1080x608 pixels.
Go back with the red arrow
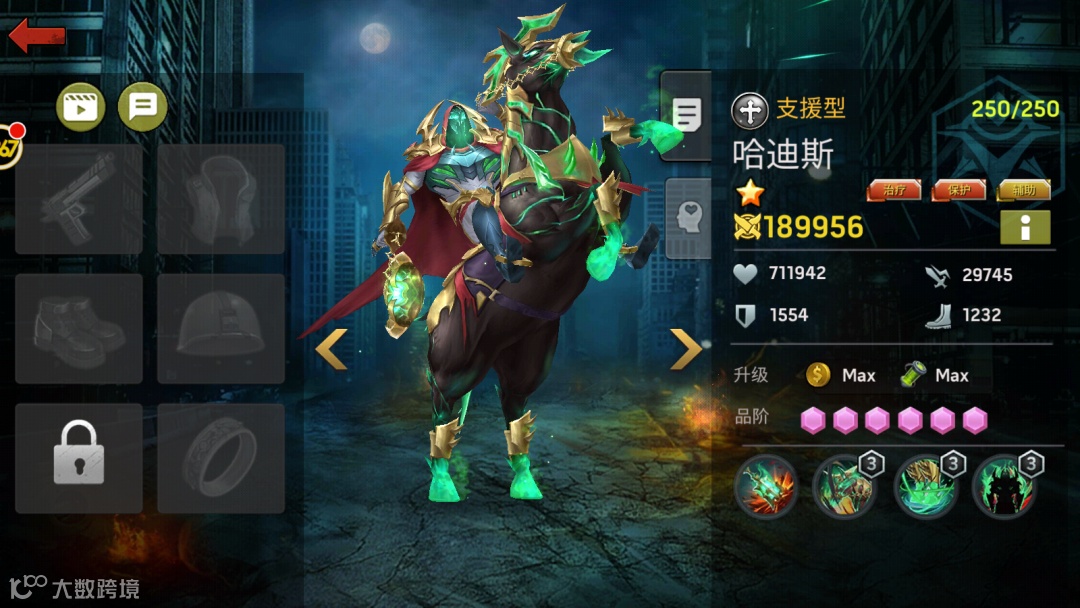click(x=37, y=36)
